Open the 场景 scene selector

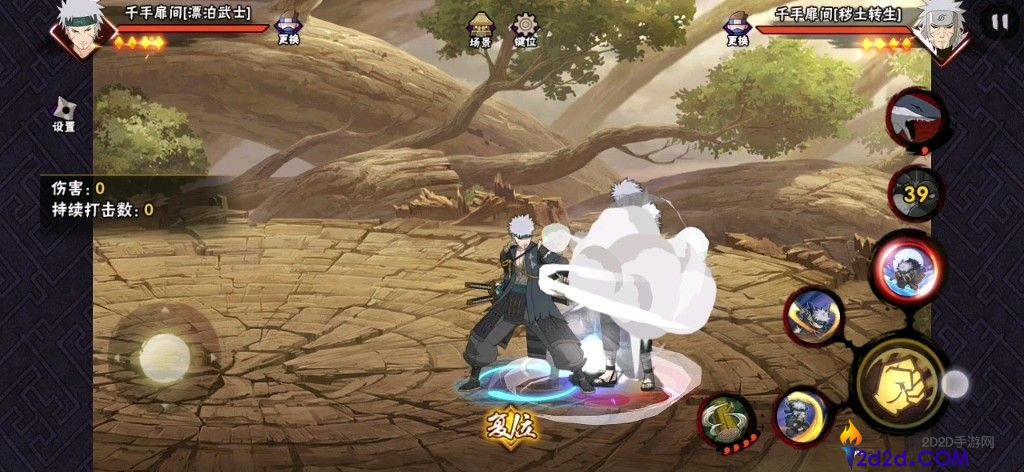[x=481, y=29]
